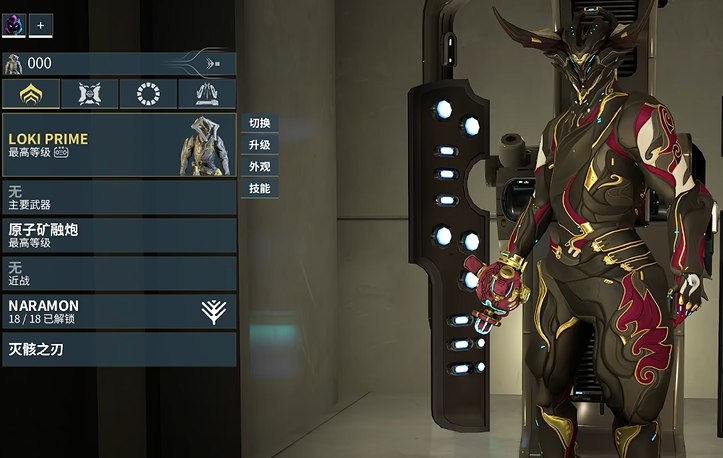Open the 000 loadout selector
This screenshot has width=723, height=458.
[x=118, y=64]
